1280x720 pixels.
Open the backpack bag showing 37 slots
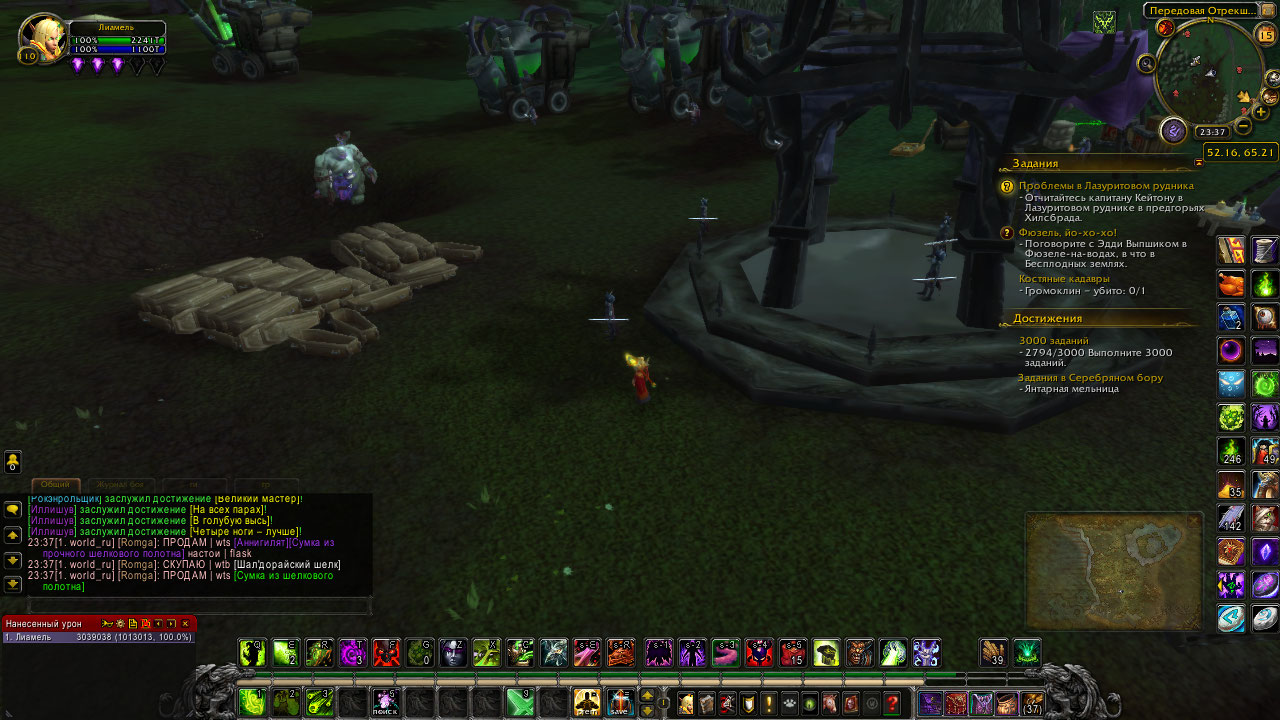click(1032, 703)
